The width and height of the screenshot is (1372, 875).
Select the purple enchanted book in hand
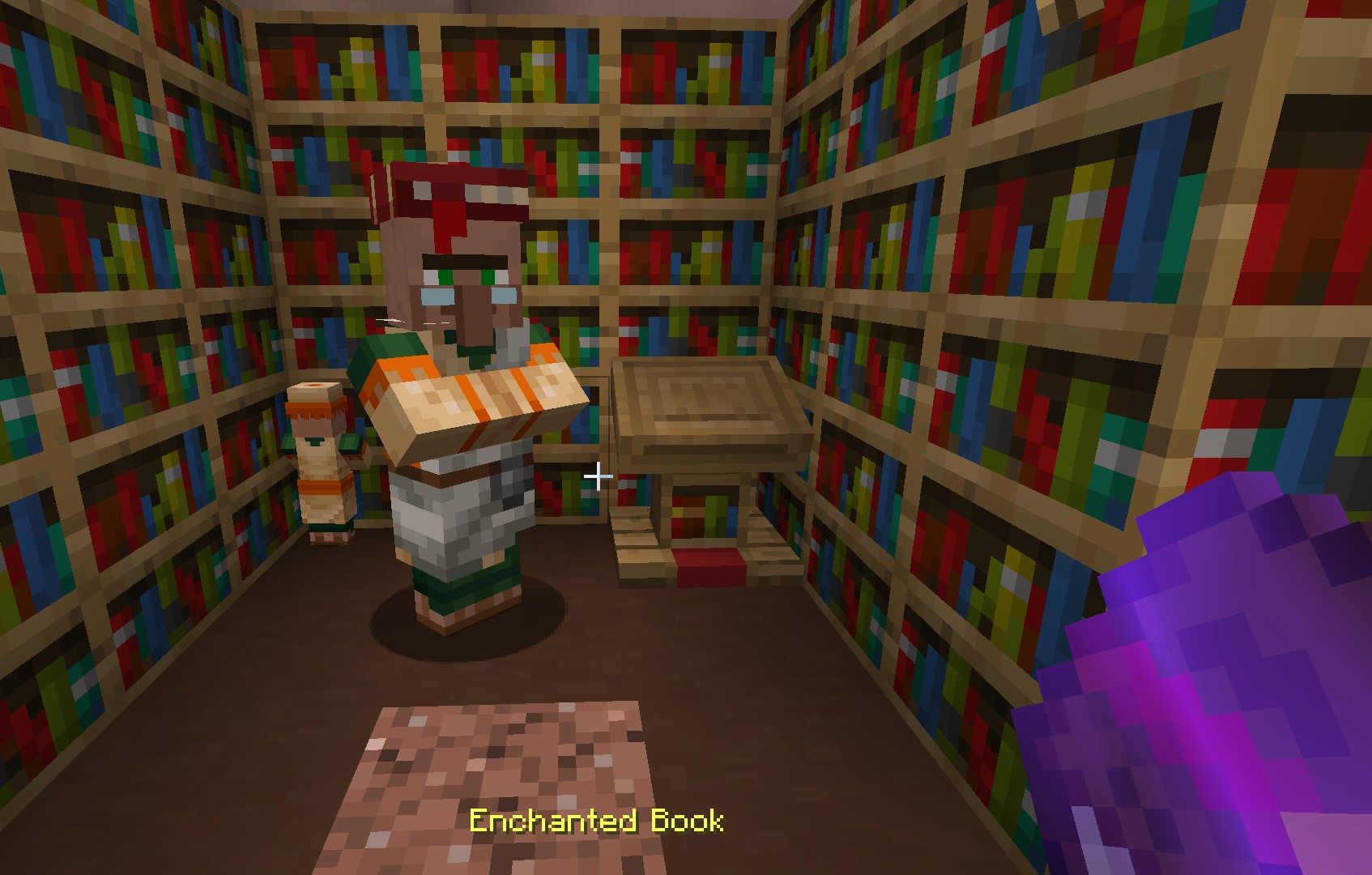1215,689
